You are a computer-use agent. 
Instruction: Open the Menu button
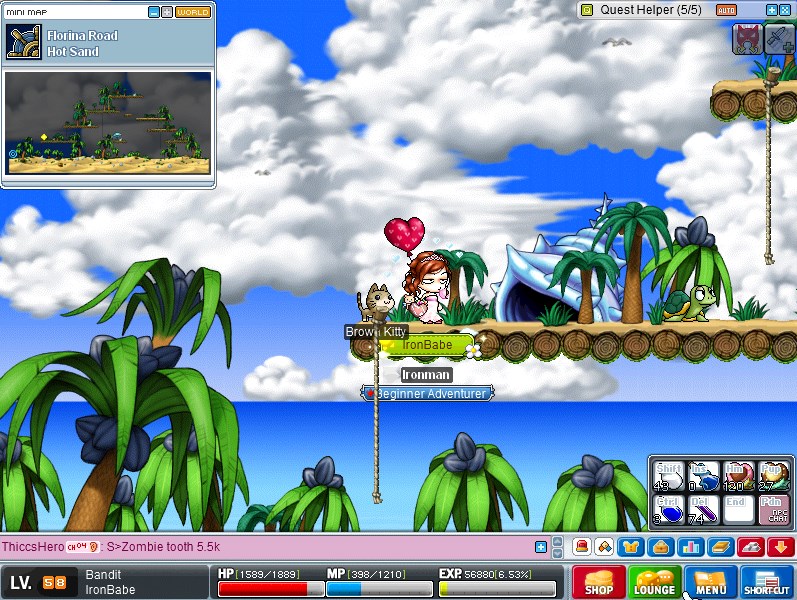coord(711,582)
